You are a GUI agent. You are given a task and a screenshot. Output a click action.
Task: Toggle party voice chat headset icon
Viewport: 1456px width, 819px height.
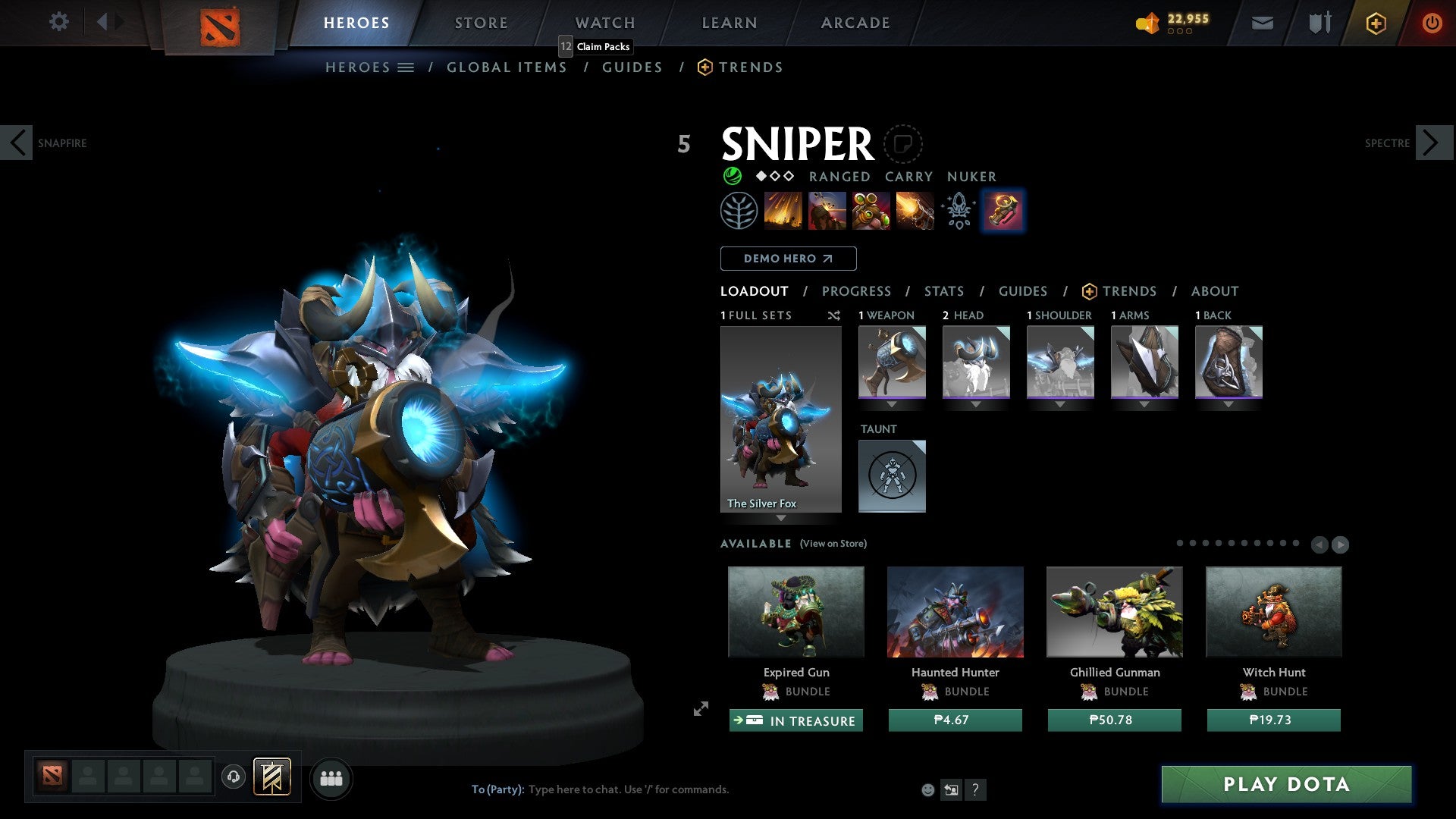coord(232,777)
